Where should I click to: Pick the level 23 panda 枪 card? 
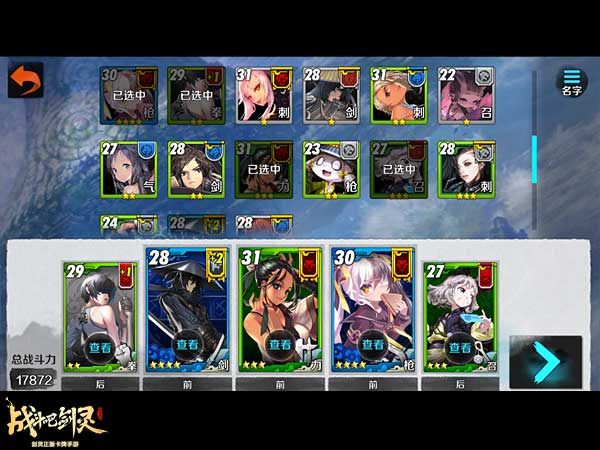pyautogui.click(x=331, y=169)
